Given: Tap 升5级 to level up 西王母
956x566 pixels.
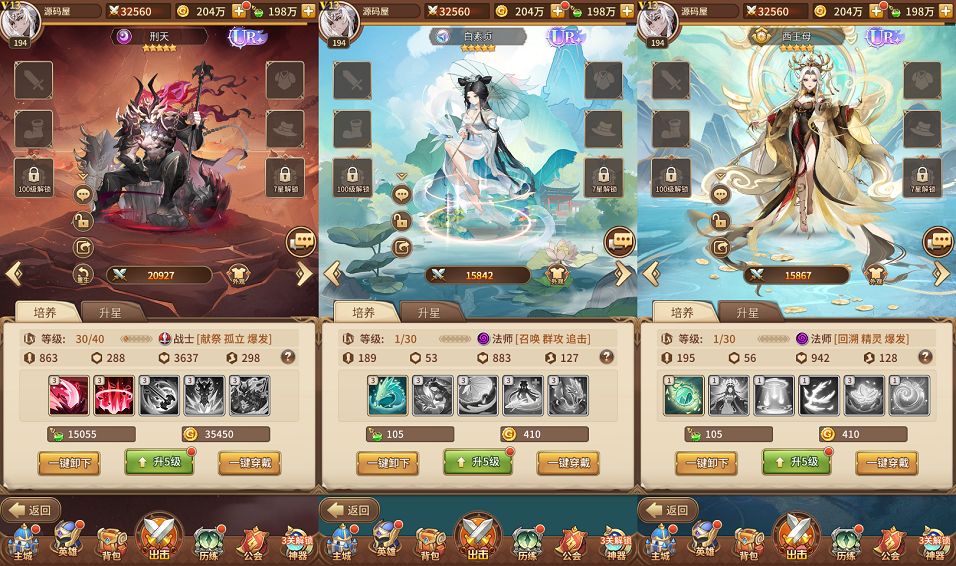Looking at the screenshot, I should tap(796, 462).
